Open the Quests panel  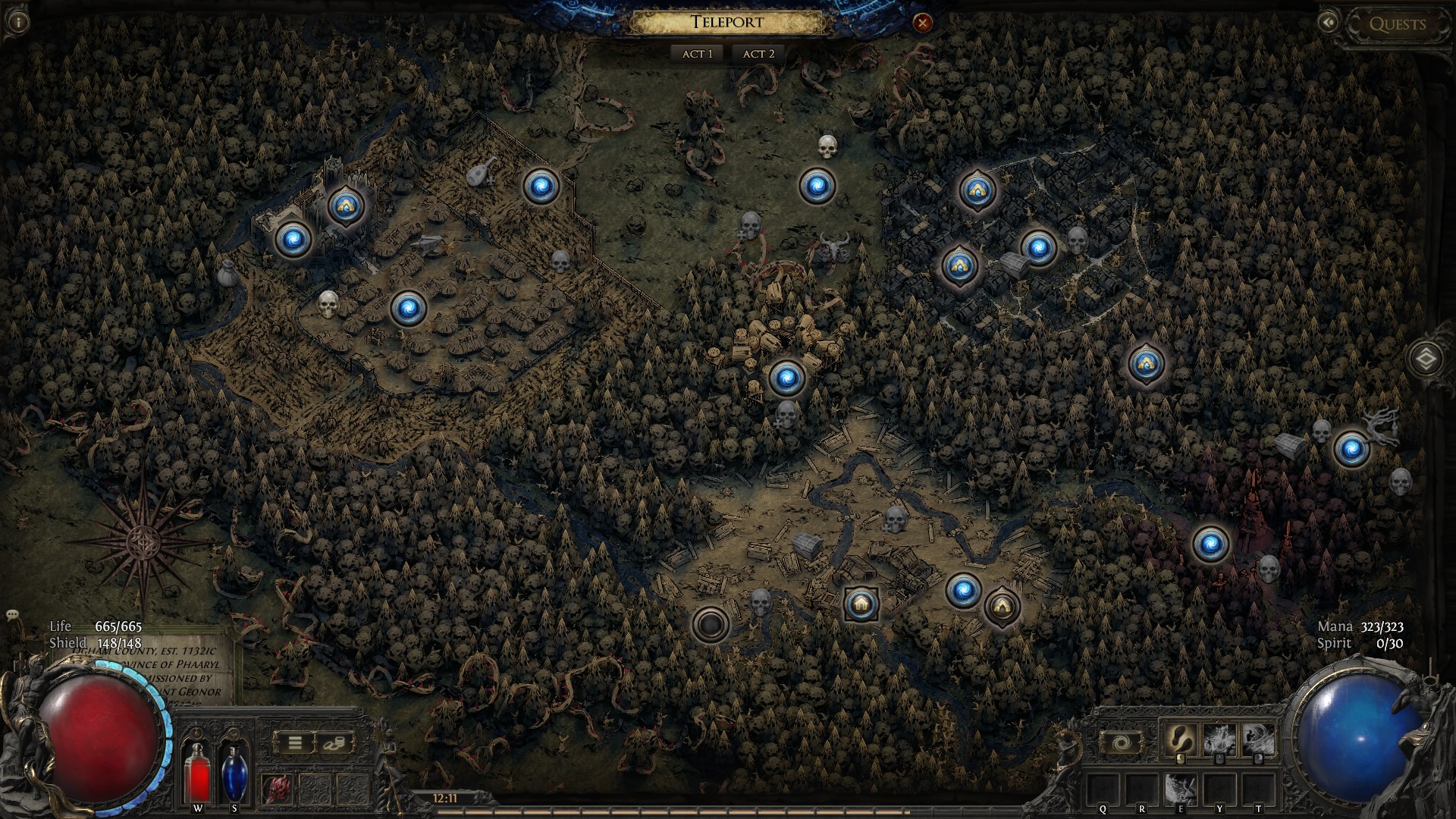click(1397, 24)
